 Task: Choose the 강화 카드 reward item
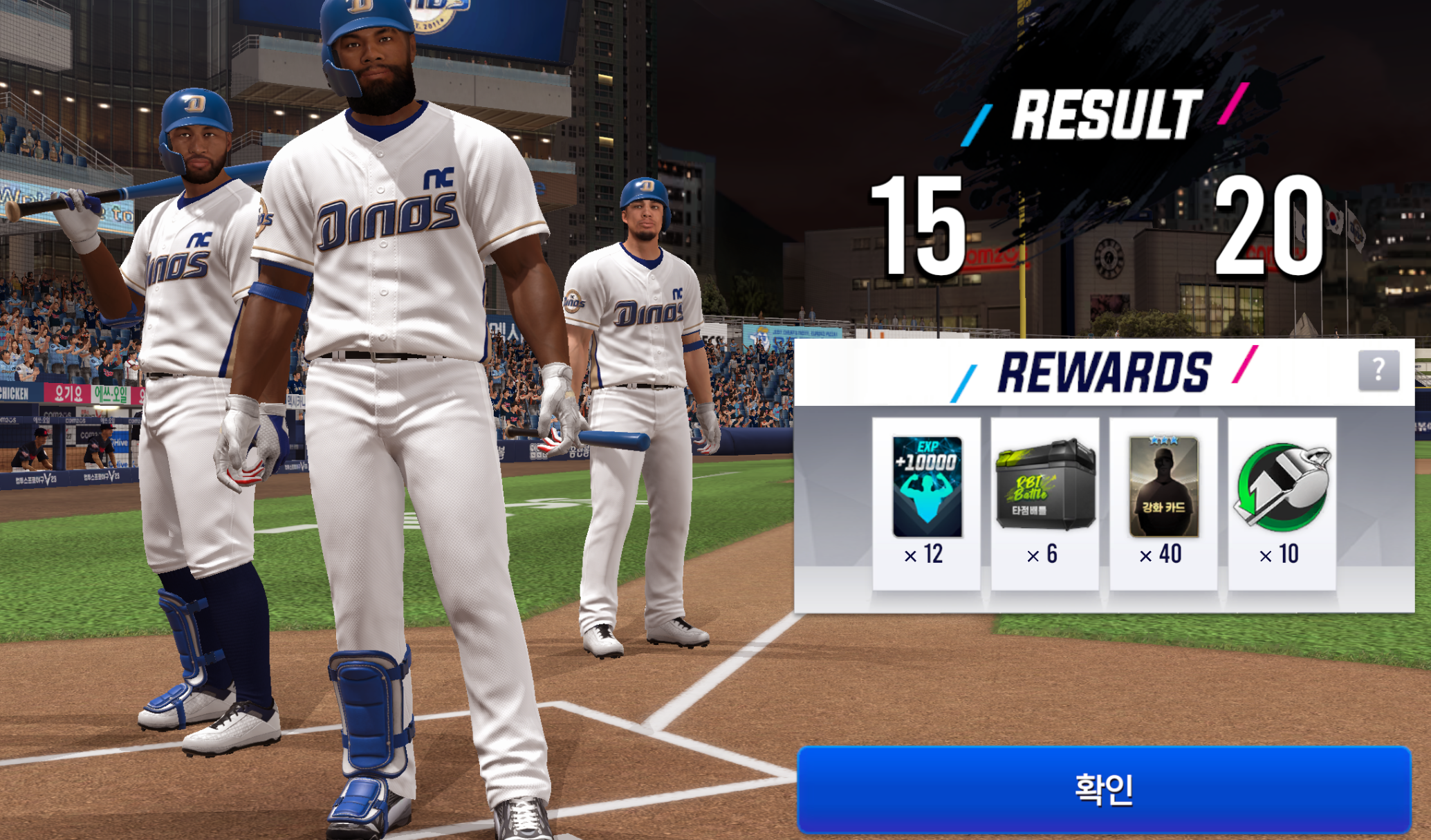click(x=1163, y=487)
